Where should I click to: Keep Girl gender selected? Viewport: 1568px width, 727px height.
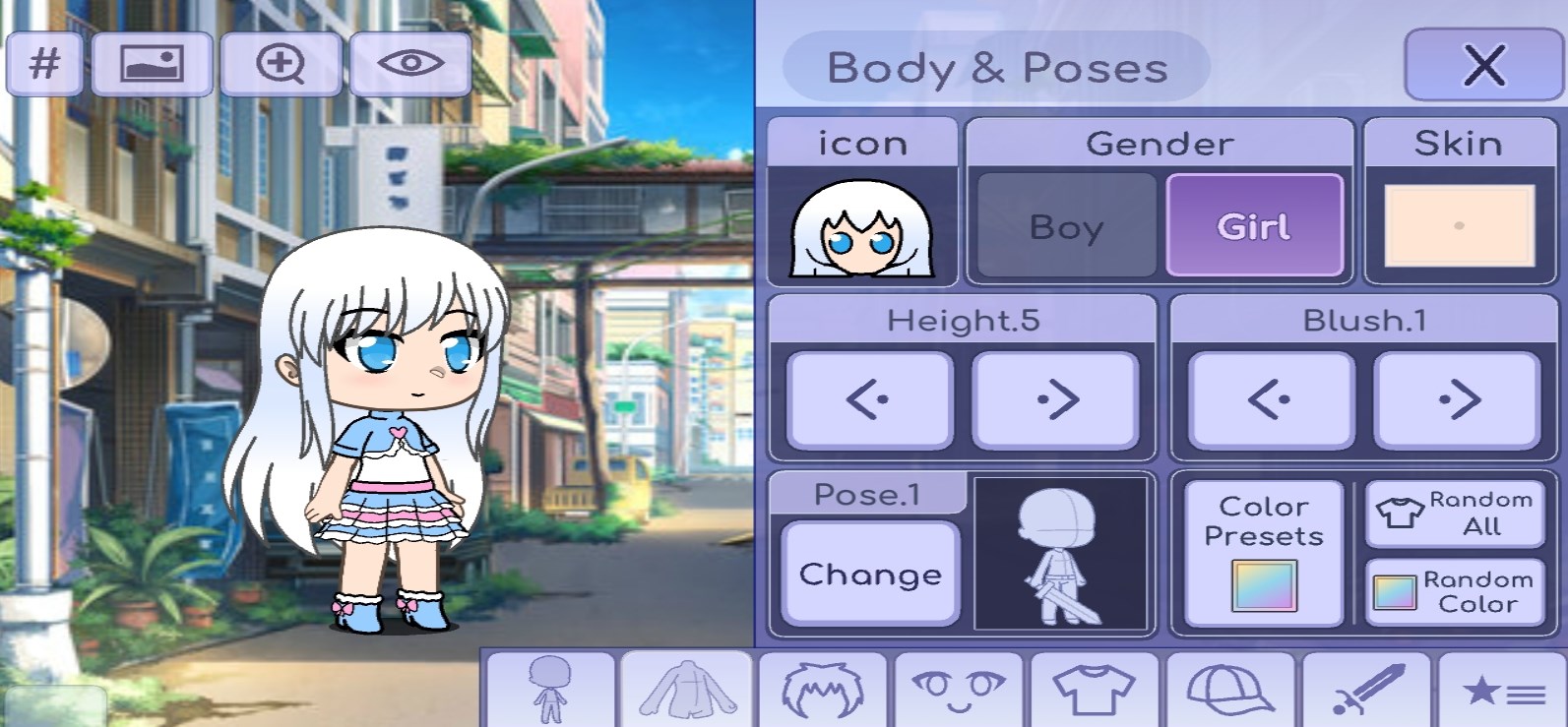pos(1254,224)
